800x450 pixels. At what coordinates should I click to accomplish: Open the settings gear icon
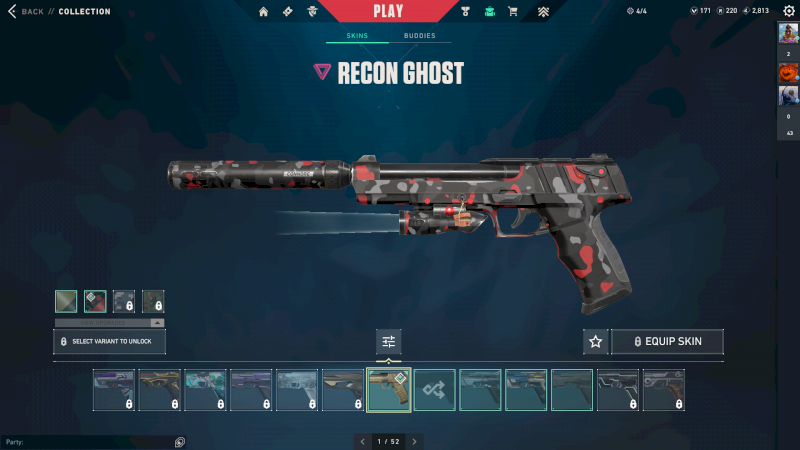tap(788, 11)
